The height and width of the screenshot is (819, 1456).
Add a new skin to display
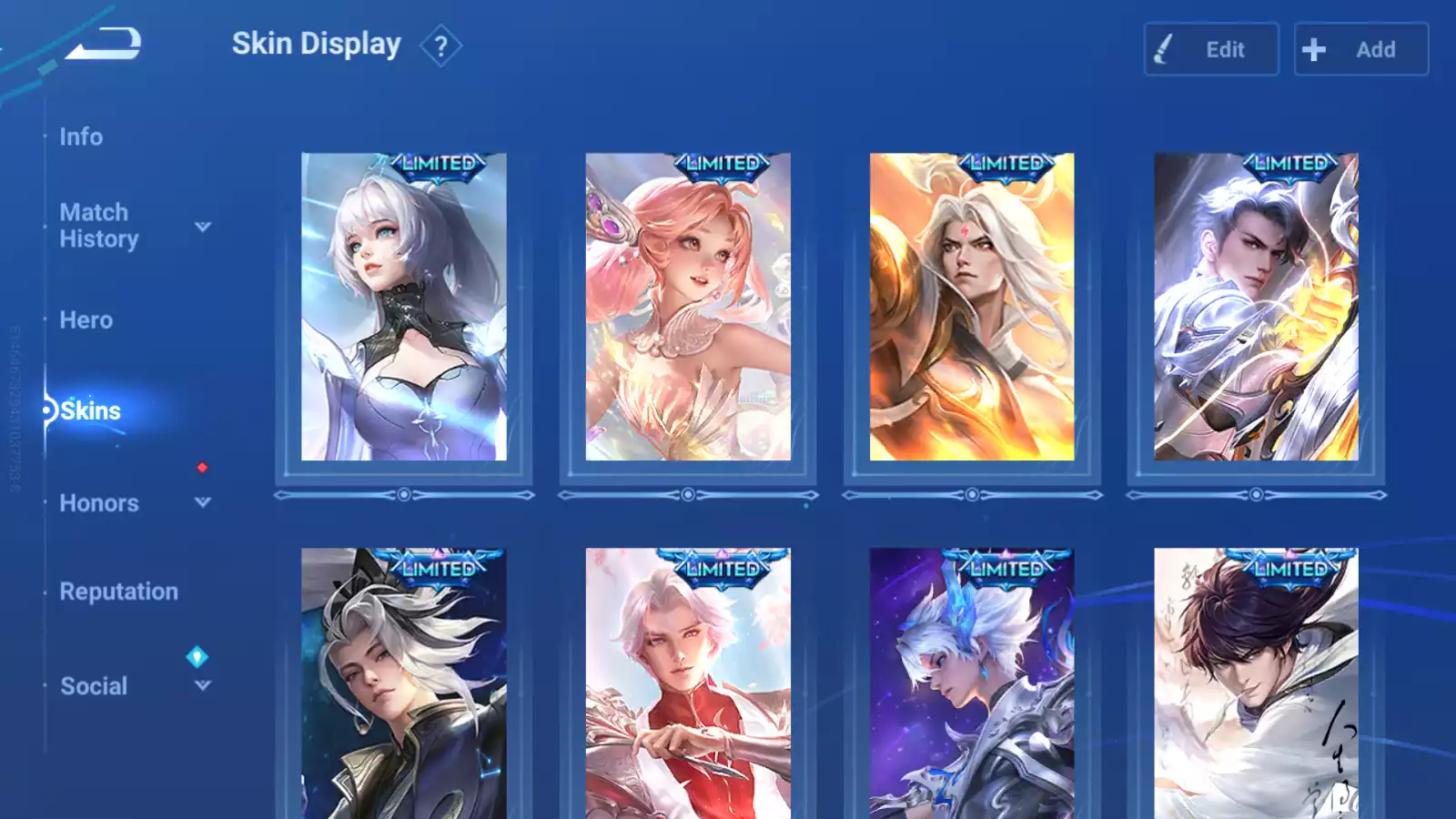point(1360,49)
